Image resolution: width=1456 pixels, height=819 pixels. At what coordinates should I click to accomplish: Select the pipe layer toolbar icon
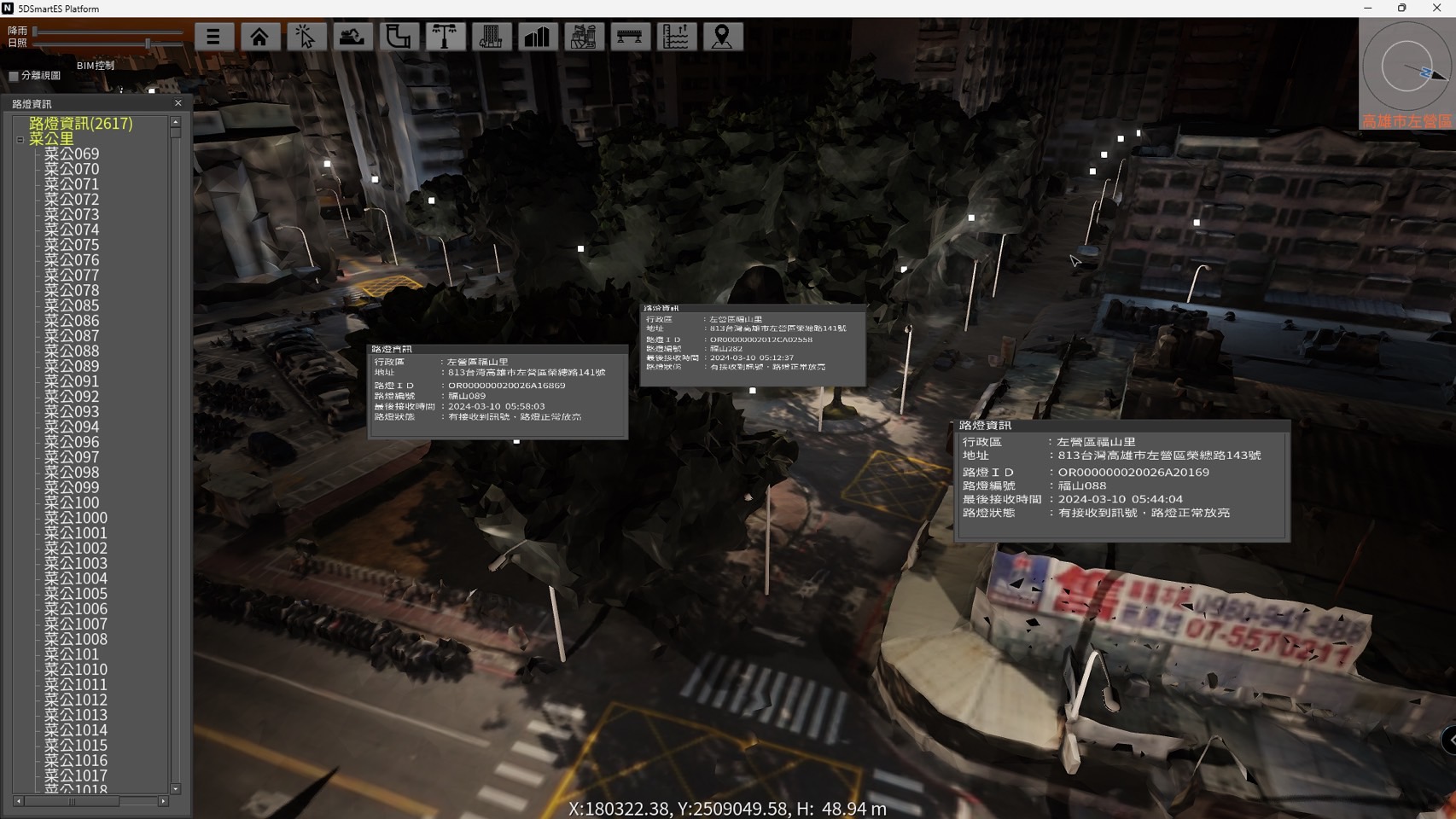tap(398, 37)
